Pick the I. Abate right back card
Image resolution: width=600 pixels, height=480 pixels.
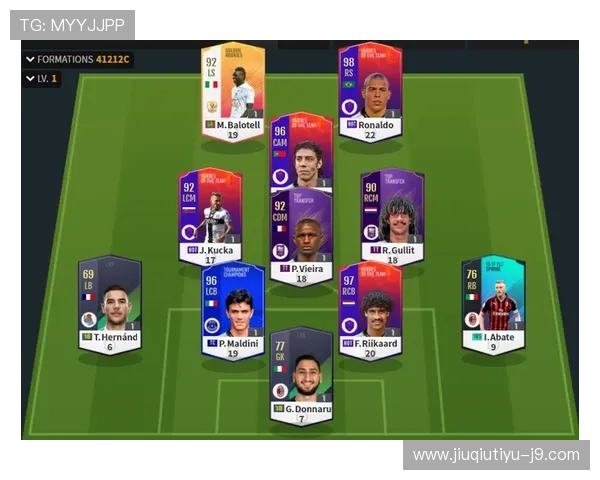click(x=493, y=305)
